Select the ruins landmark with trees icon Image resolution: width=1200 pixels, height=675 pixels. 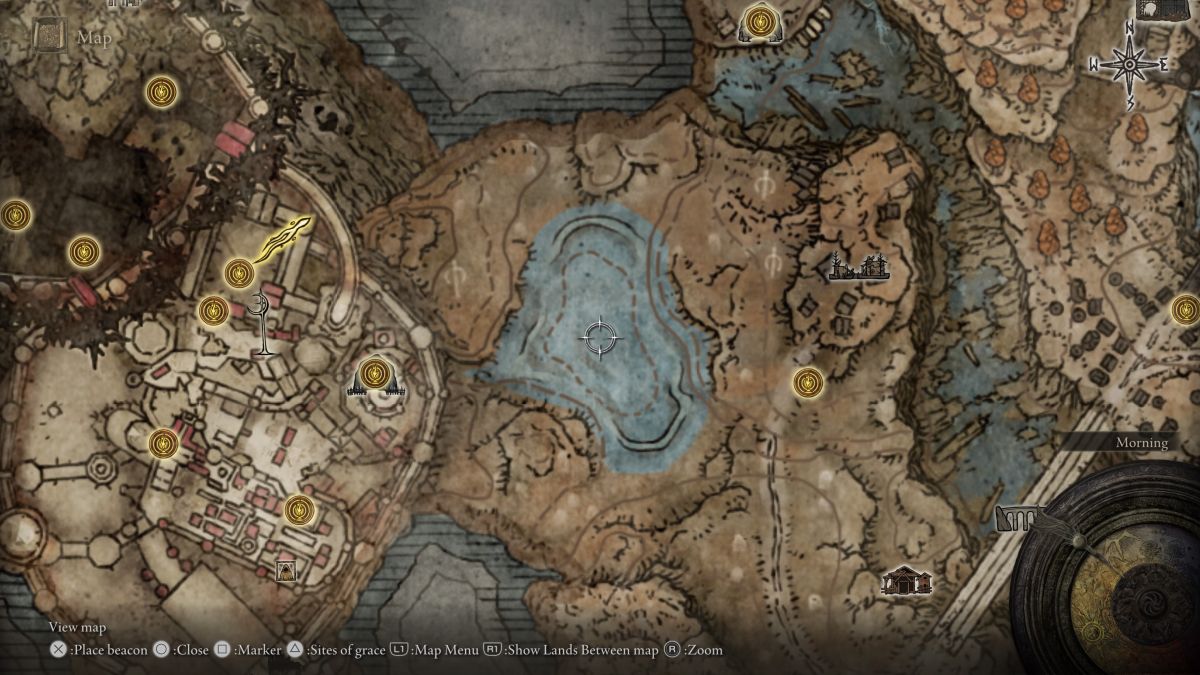(x=860, y=267)
